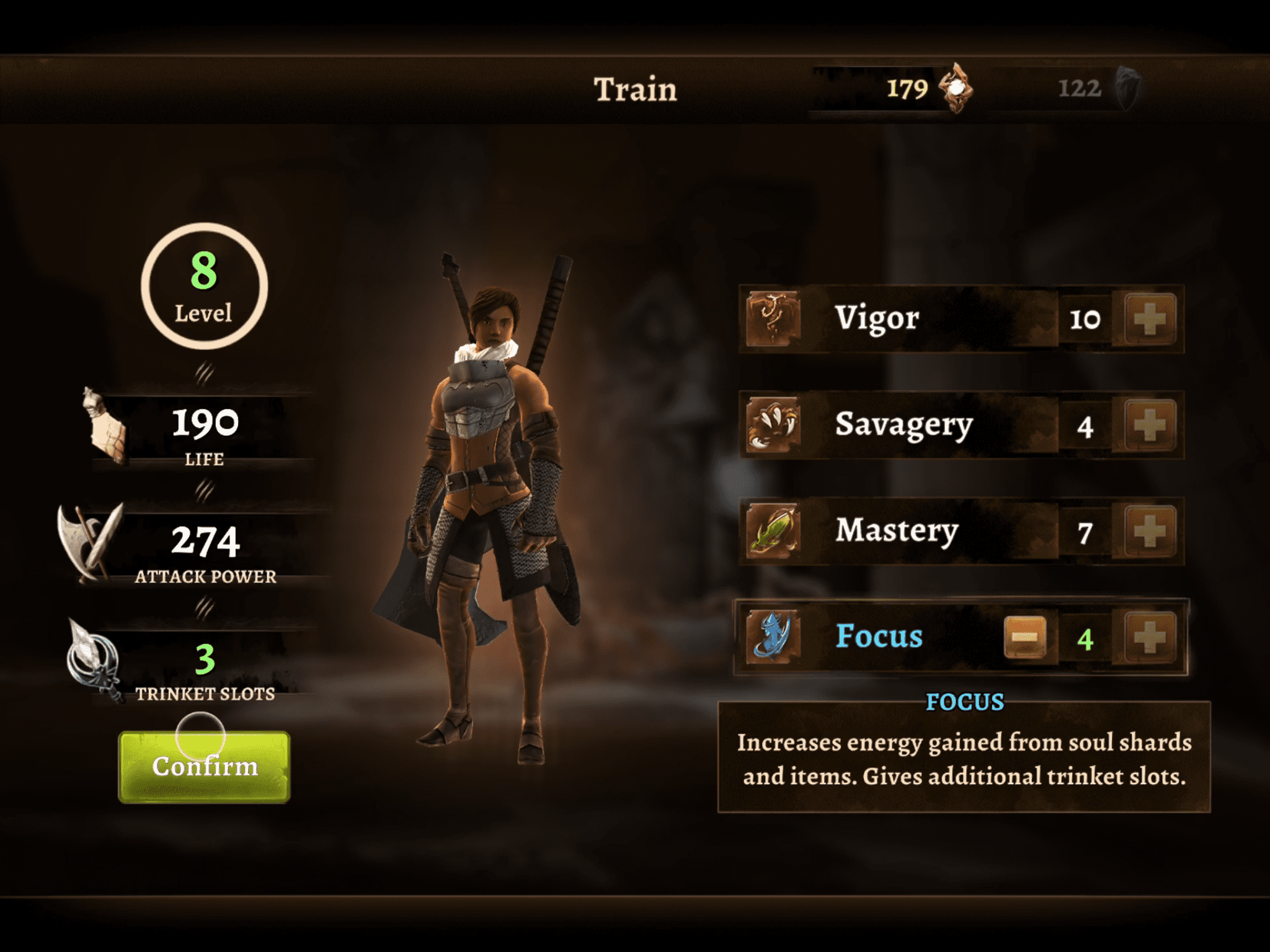1270x952 pixels.
Task: Increase Vigor with its plus button
Action: pos(1150,319)
